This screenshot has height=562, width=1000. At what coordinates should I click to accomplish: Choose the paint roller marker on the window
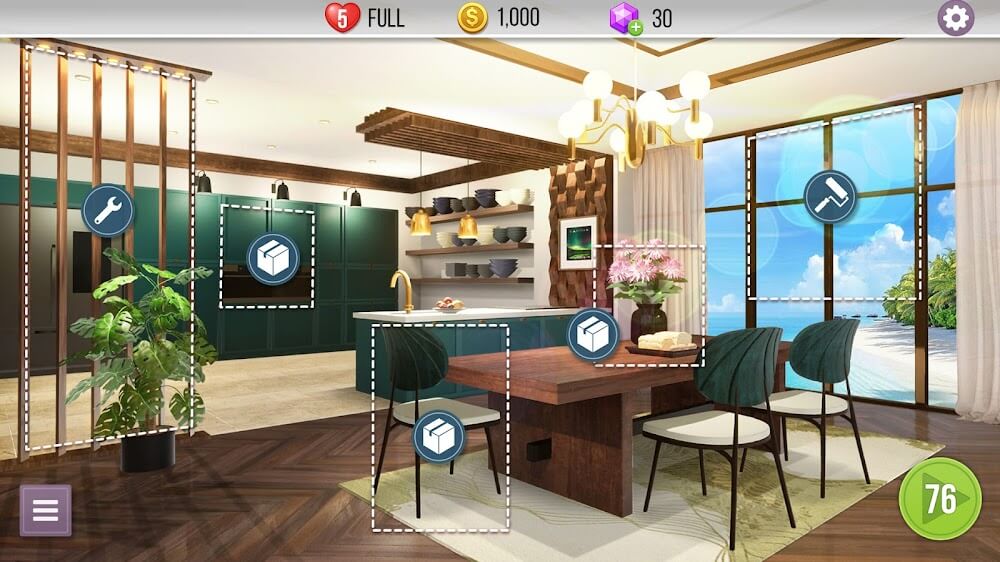coord(830,196)
